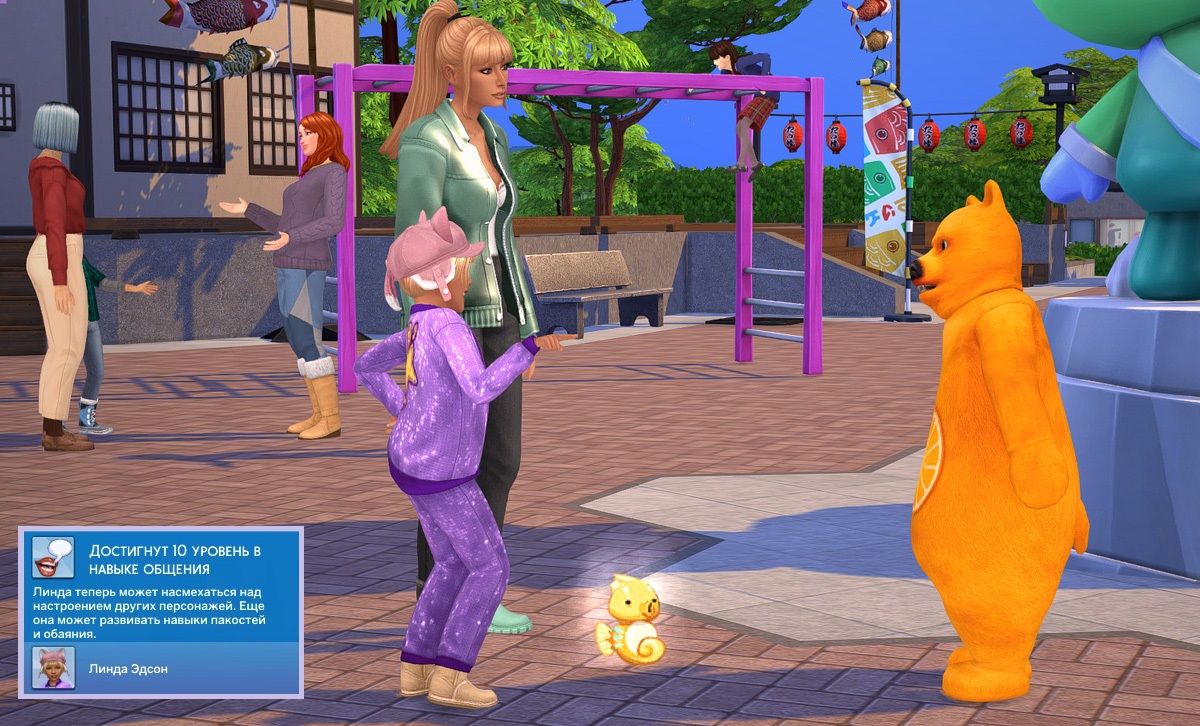Open the «Достигнут 10 уровень» skill notification
Screen dimensions: 1200x726
point(174,560)
